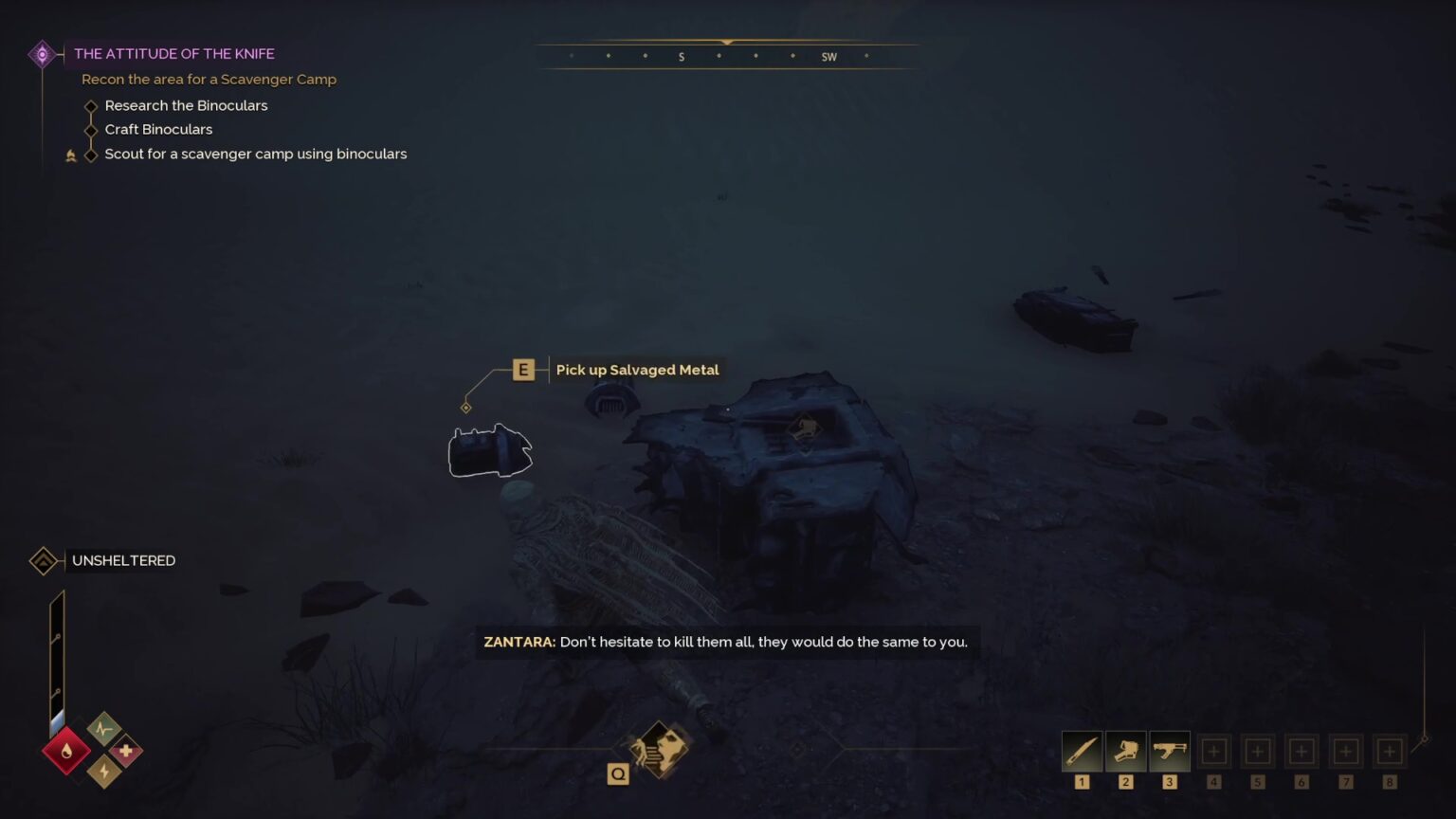Click the Q climbing action icon
1456x819 pixels.
pyautogui.click(x=618, y=773)
